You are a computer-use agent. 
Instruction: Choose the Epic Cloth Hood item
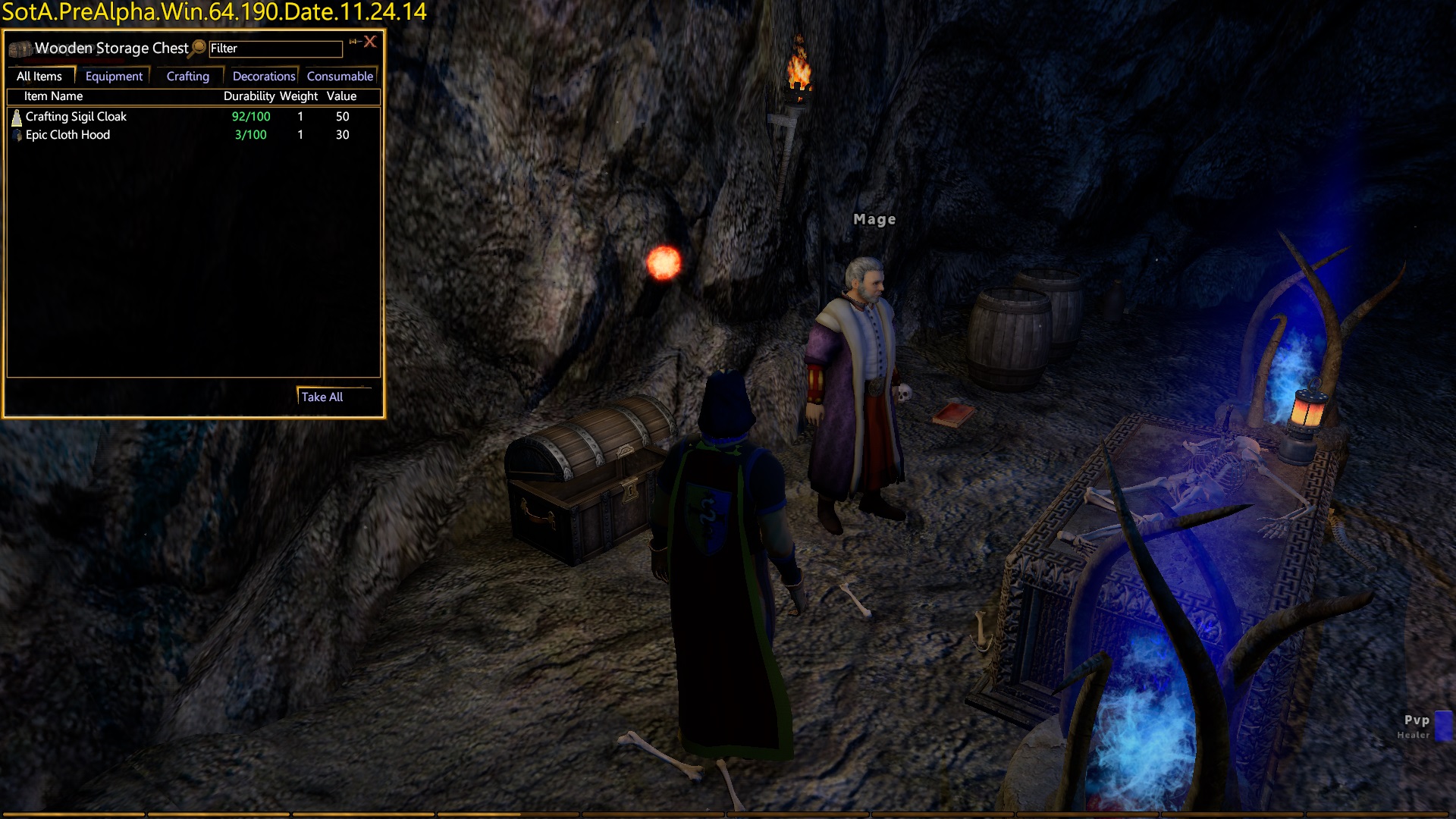click(x=67, y=135)
